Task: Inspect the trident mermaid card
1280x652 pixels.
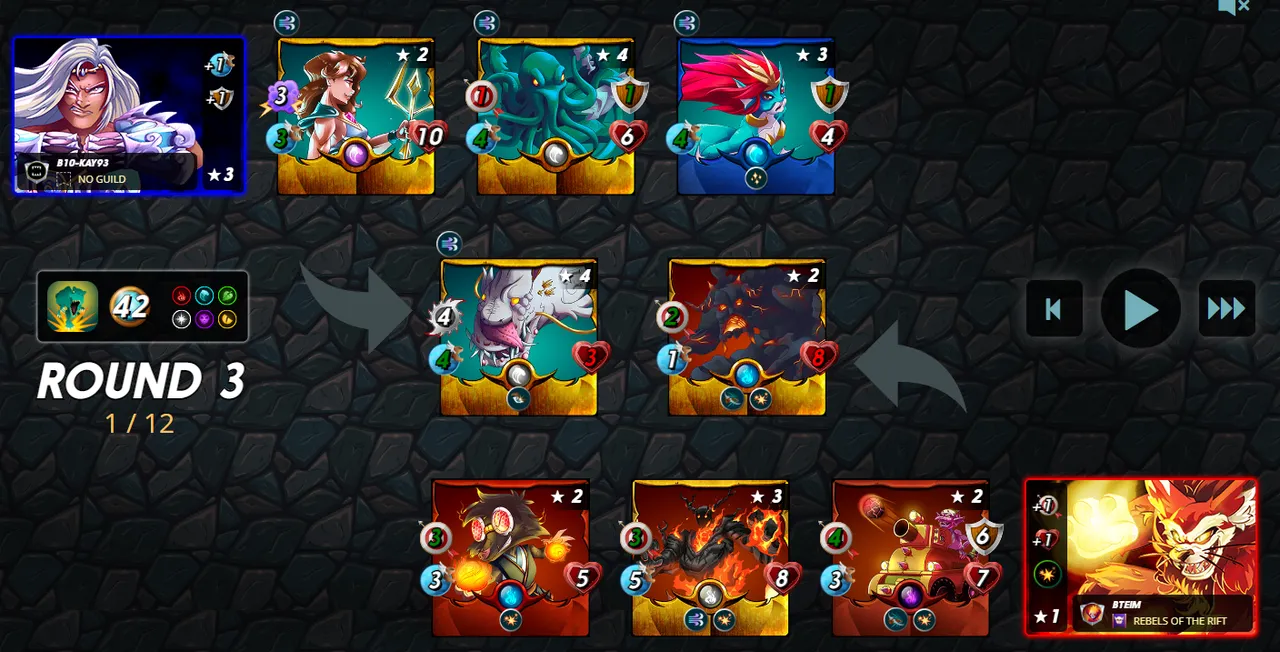Action: [356, 116]
